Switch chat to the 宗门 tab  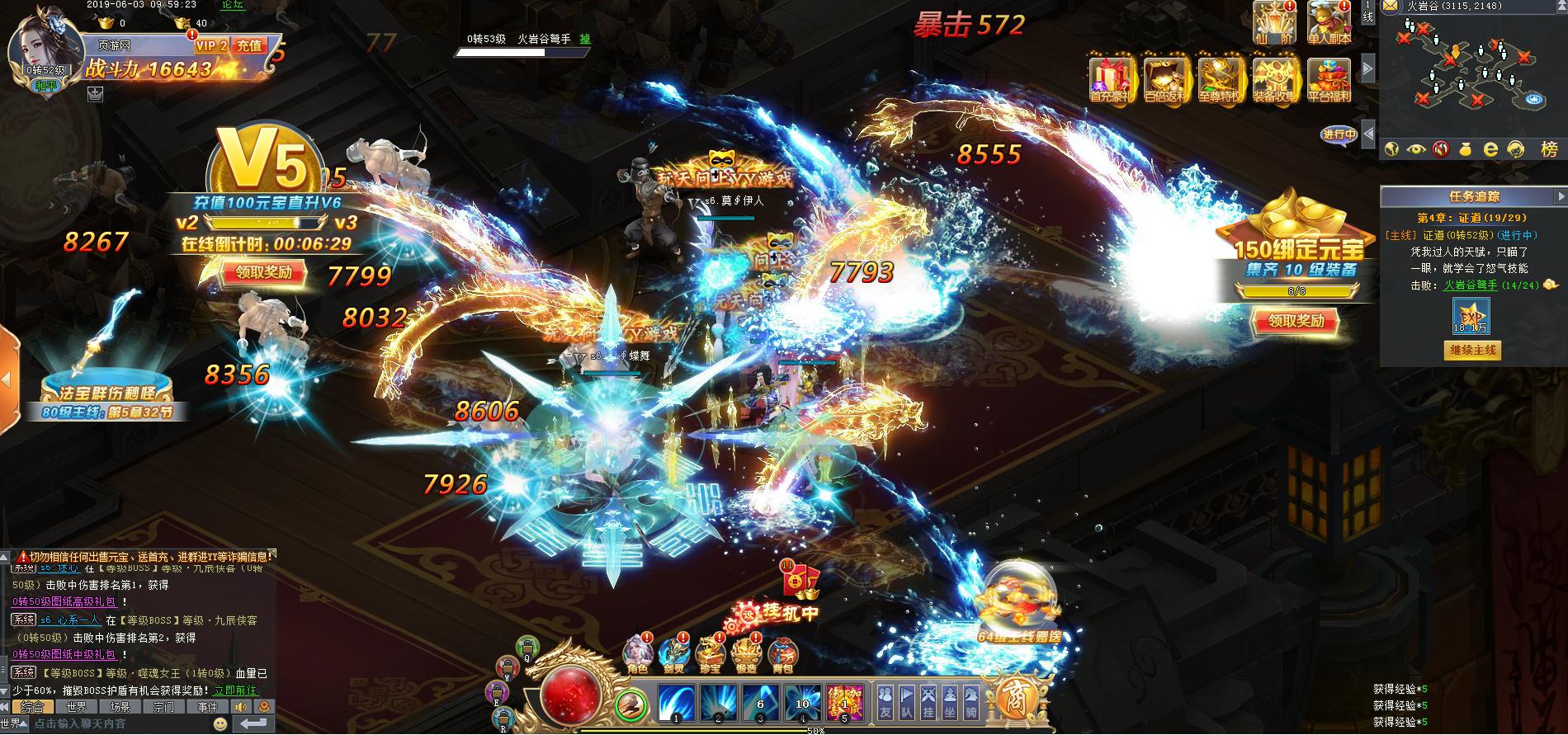click(x=163, y=707)
